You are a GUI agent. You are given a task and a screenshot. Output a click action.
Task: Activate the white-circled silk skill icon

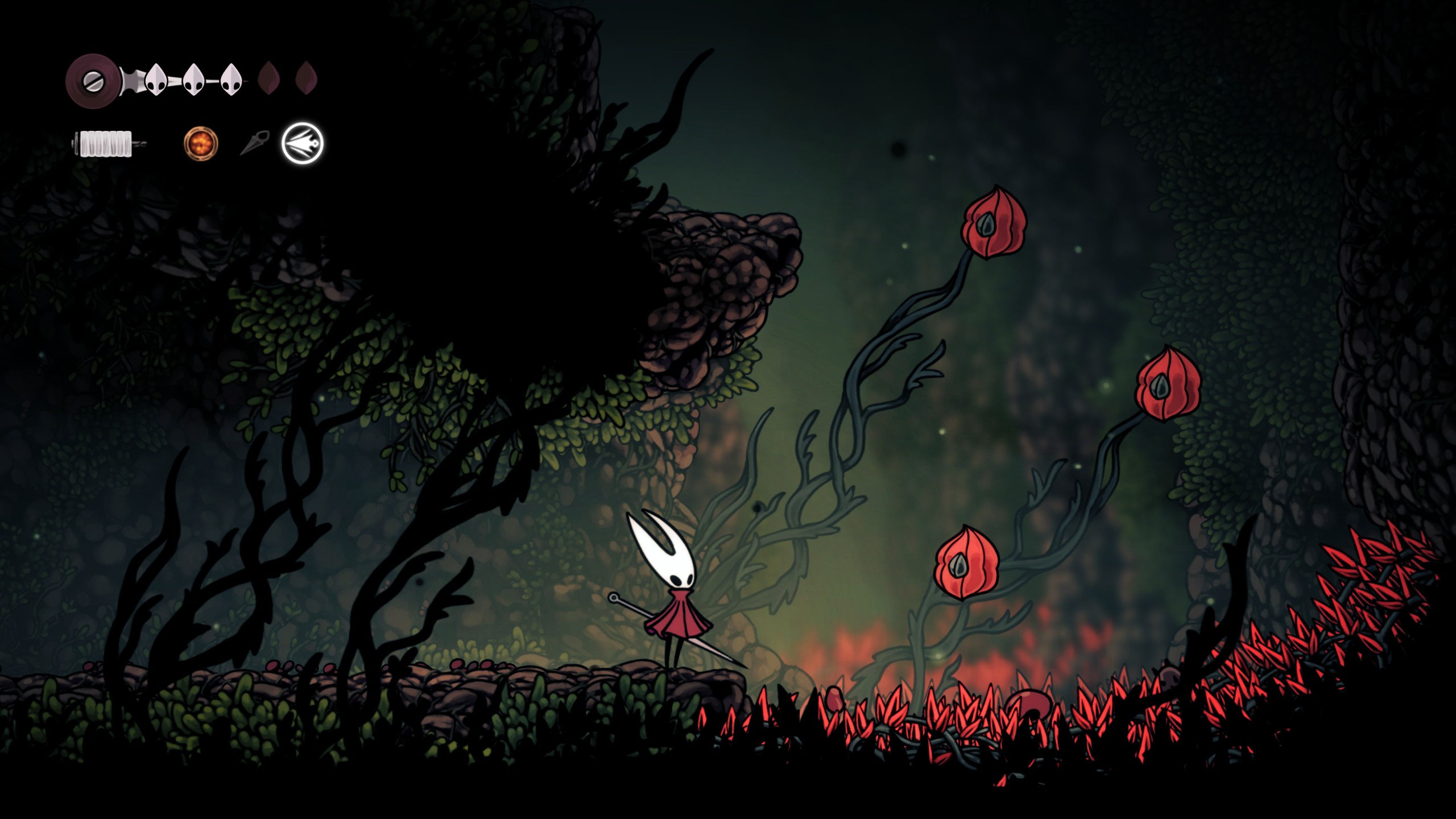click(303, 143)
